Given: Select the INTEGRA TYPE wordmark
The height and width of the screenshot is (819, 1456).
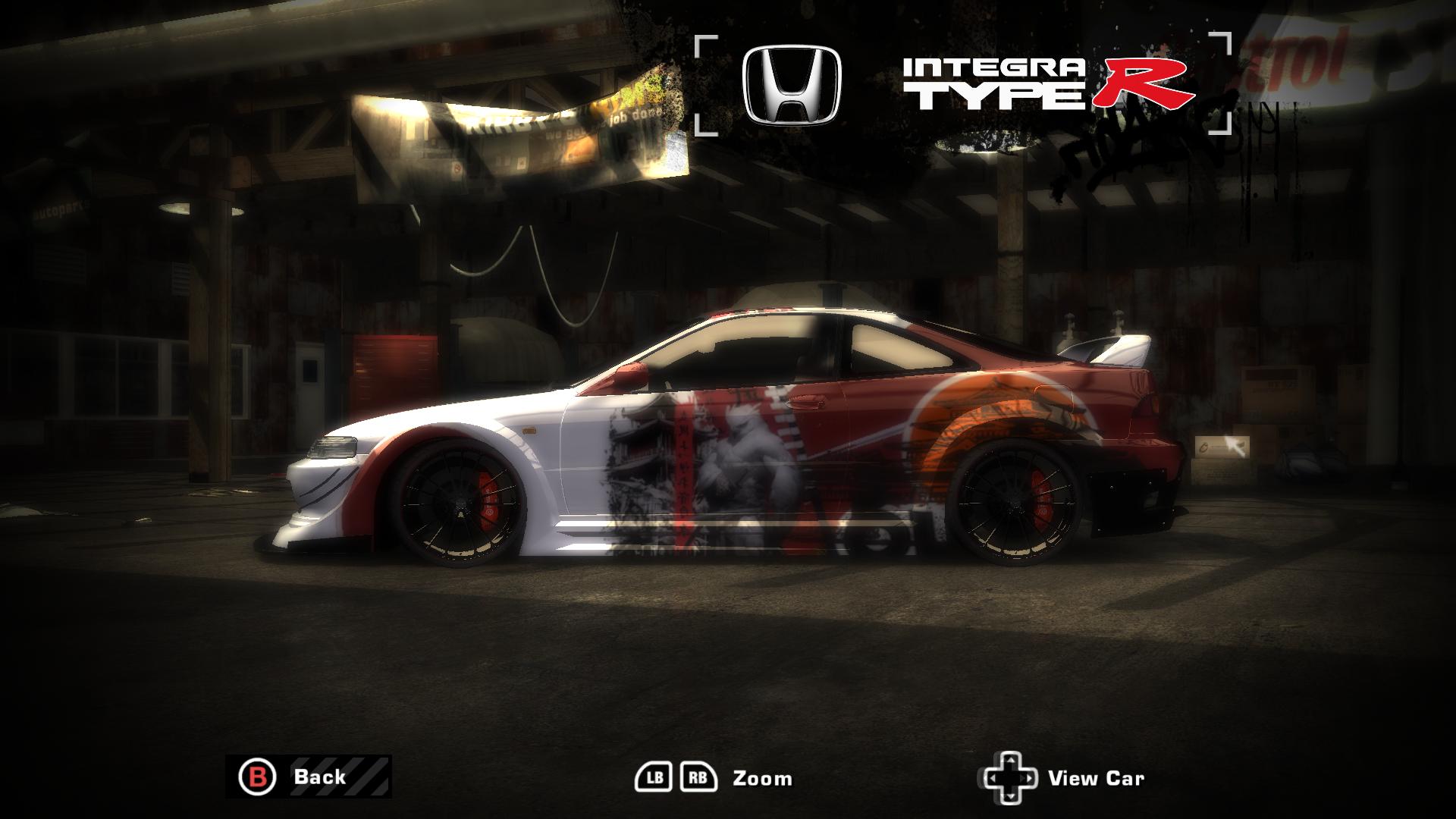Looking at the screenshot, I should pyautogui.click(x=993, y=83).
